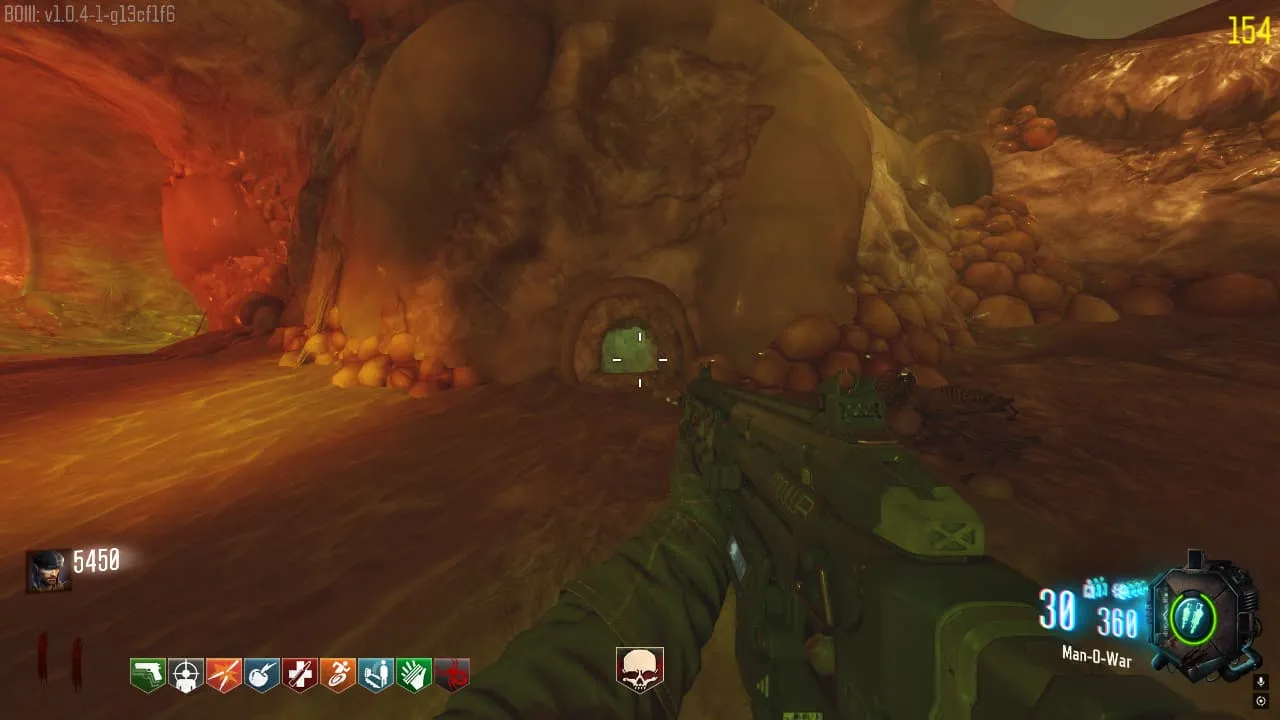Click the red spider perk icon

(x=452, y=675)
